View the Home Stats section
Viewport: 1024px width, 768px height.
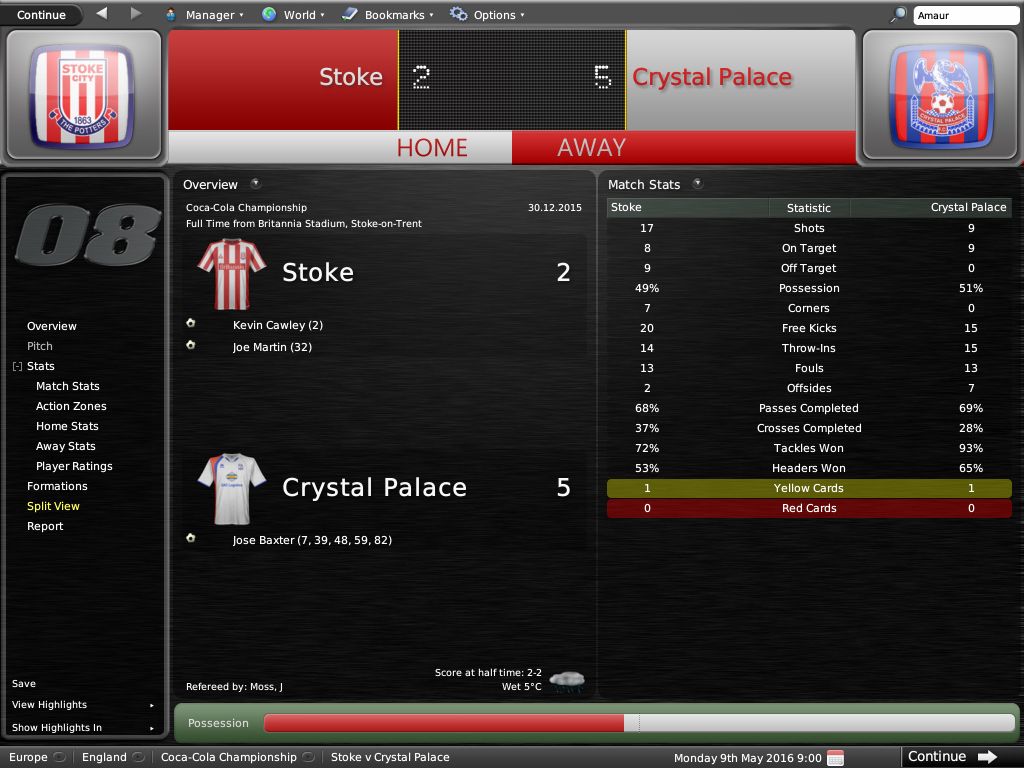pos(67,426)
